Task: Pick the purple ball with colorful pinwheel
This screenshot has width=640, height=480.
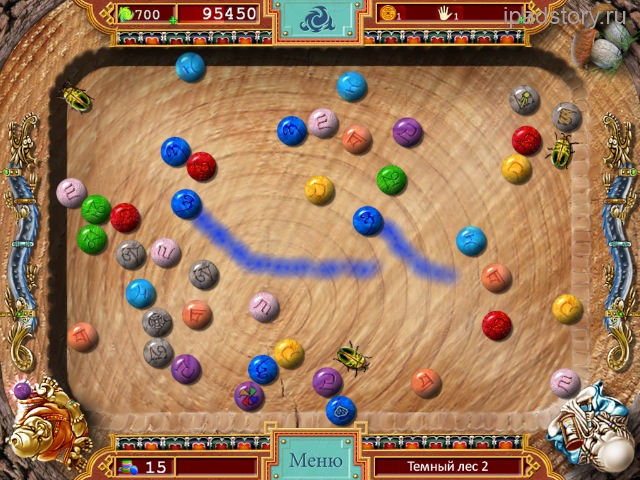Action: 249,396
